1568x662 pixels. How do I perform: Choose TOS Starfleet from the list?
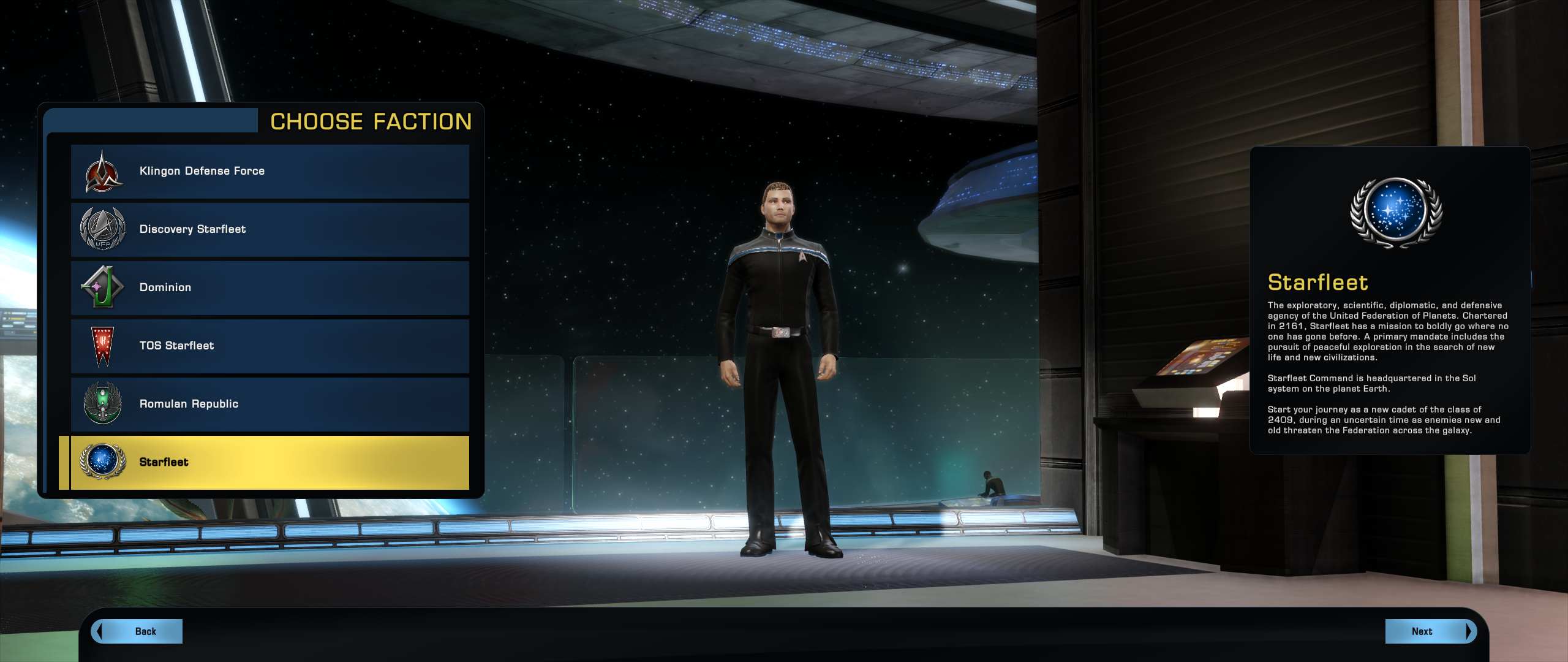269,346
